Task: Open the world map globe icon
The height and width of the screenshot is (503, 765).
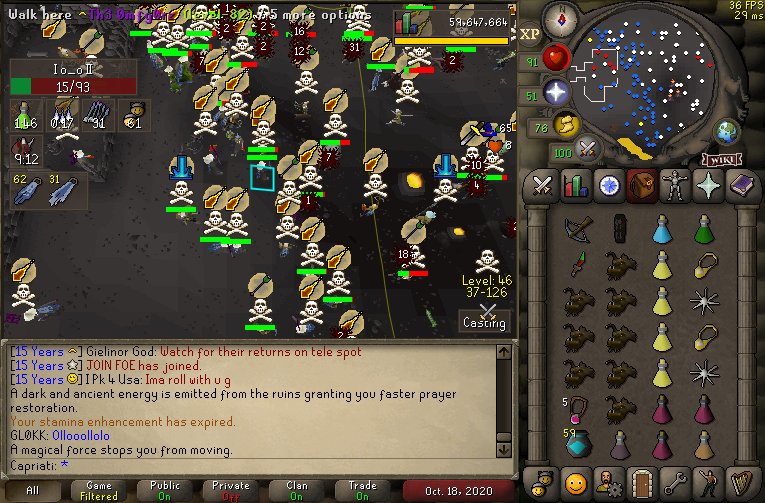Action: (726, 131)
